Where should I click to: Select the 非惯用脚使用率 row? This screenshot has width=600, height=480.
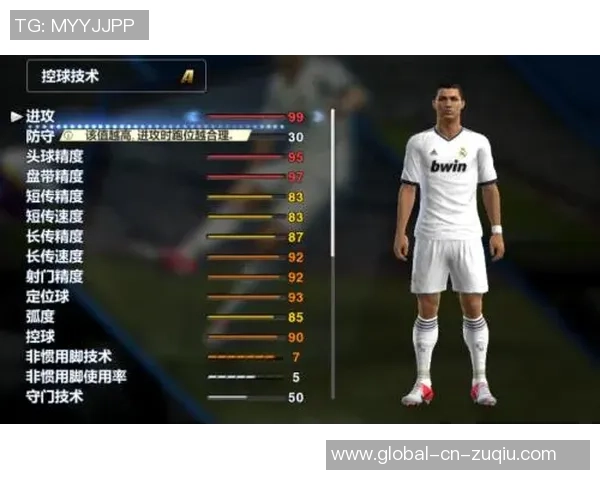click(75, 377)
